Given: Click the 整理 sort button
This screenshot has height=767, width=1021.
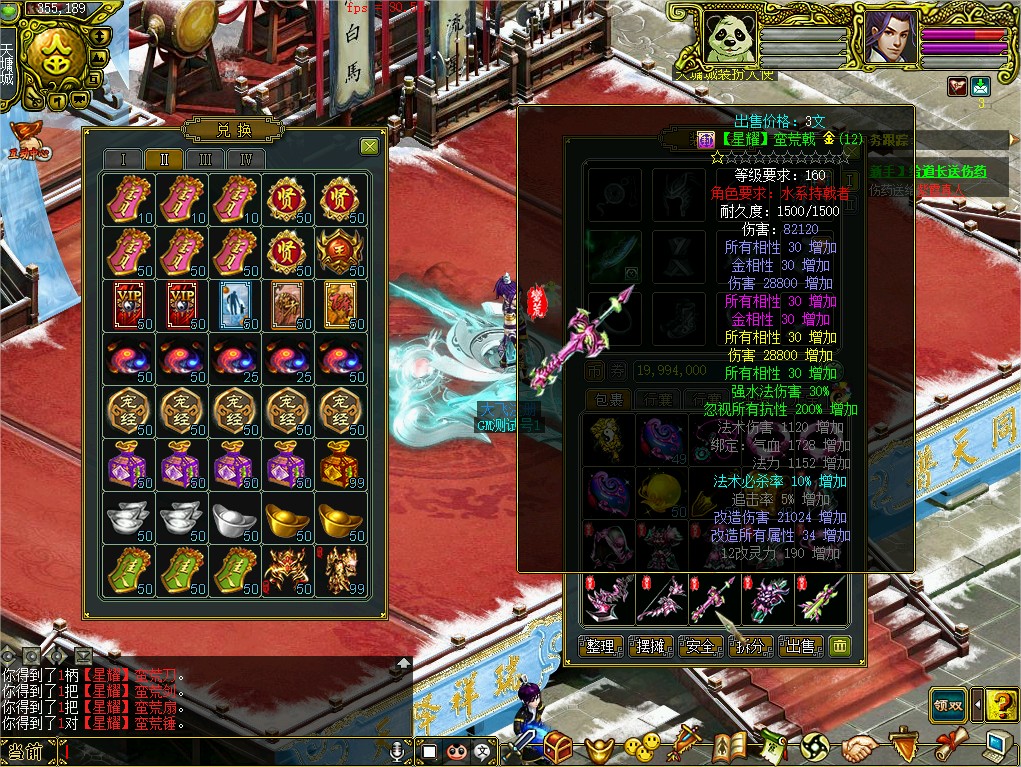Looking at the screenshot, I should [x=601, y=646].
